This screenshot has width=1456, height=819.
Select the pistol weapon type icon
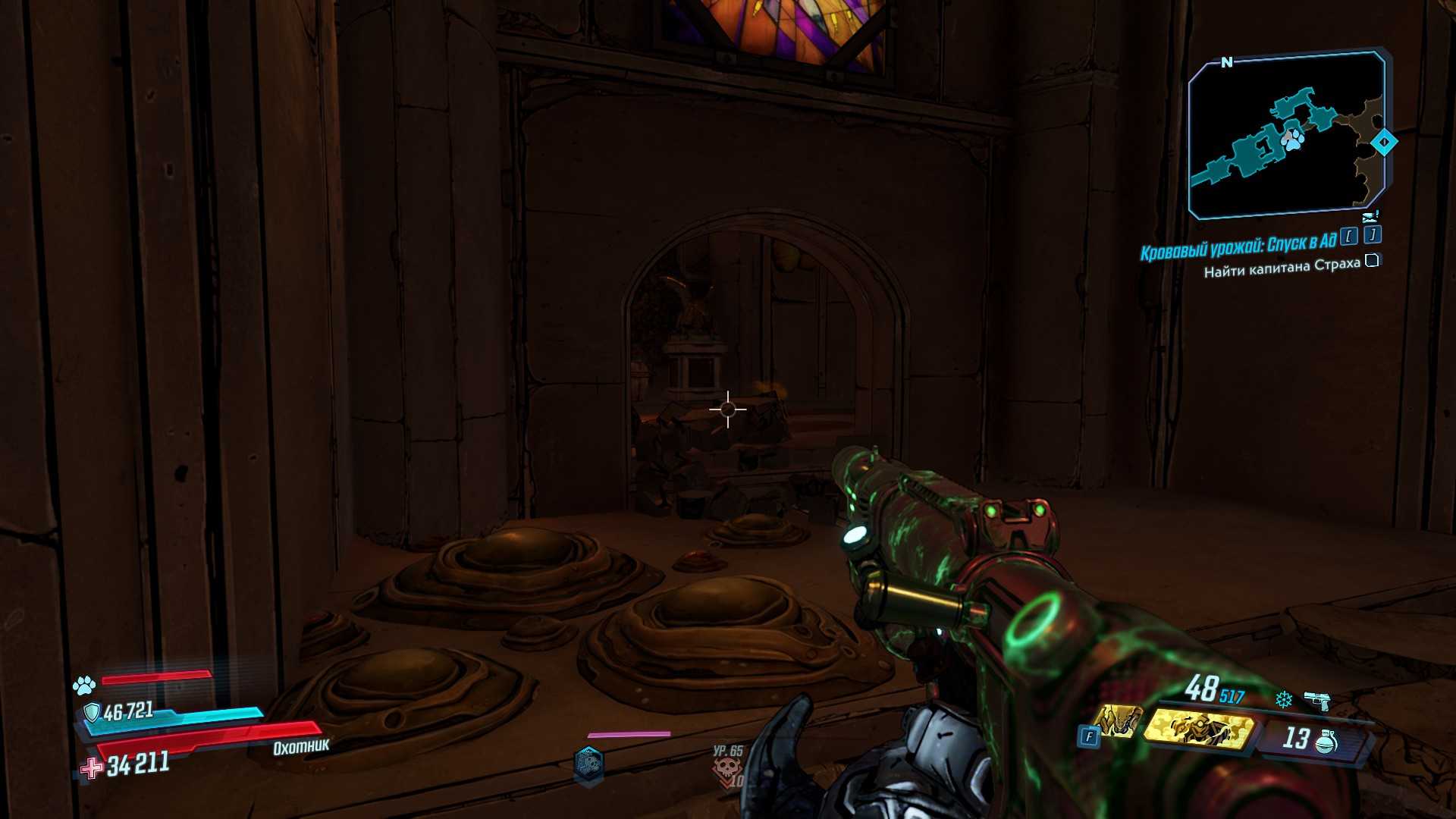coord(1316,700)
